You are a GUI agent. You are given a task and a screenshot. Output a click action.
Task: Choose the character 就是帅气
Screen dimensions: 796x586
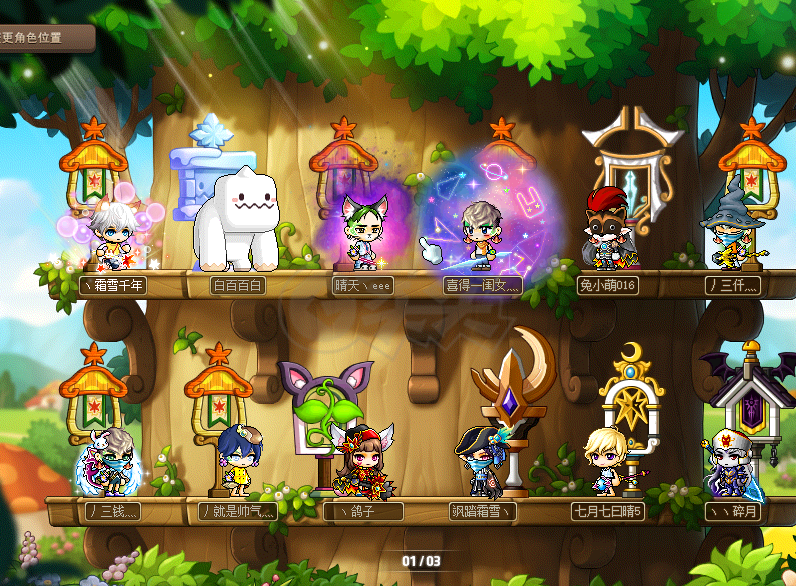click(236, 464)
